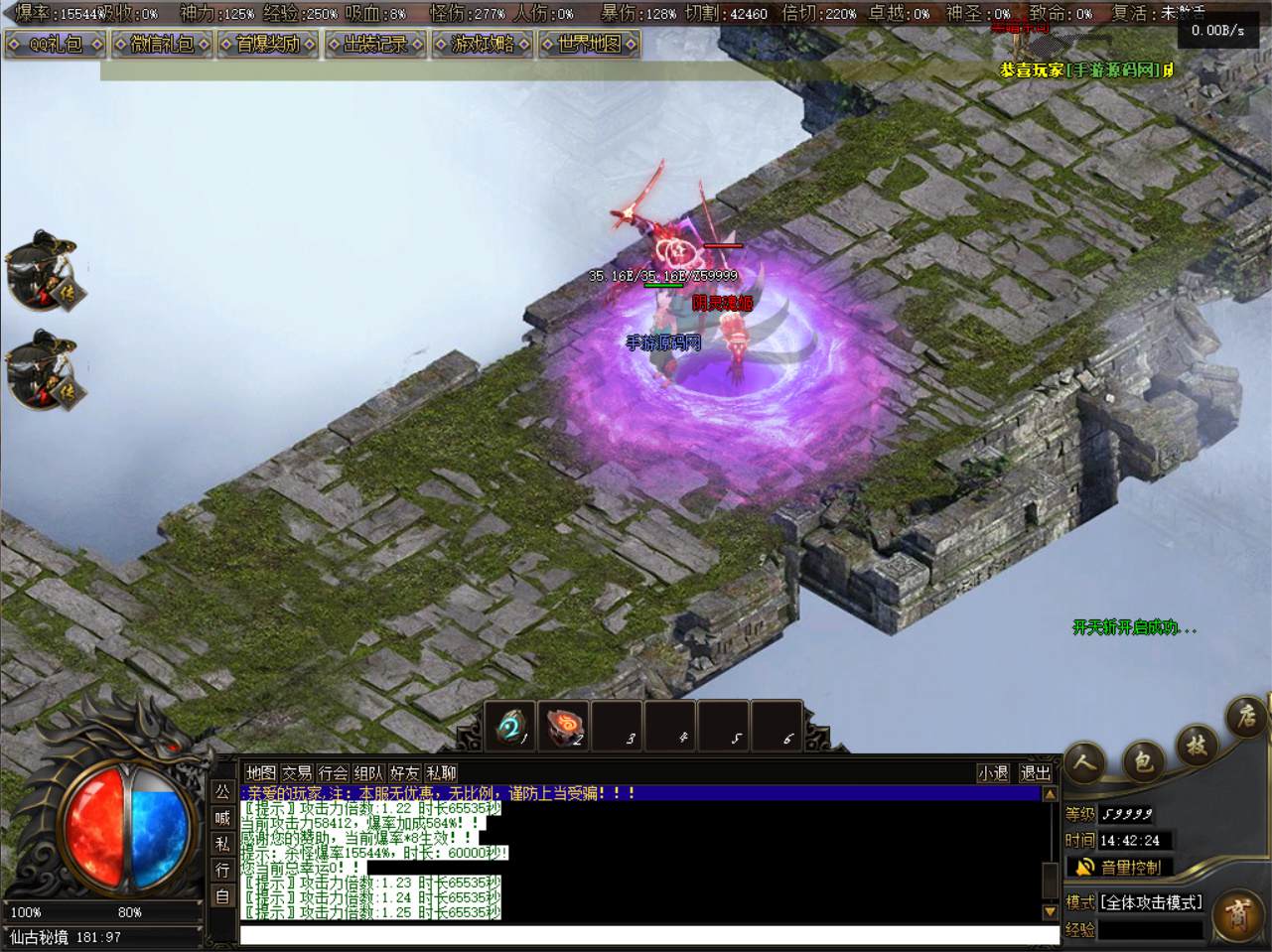Switch to the 地图 tab
This screenshot has width=1272, height=952.
[260, 772]
